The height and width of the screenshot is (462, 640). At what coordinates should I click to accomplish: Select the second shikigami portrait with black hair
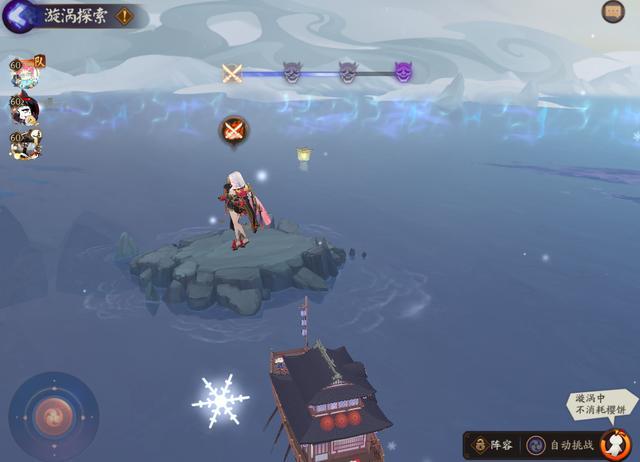pyautogui.click(x=25, y=109)
